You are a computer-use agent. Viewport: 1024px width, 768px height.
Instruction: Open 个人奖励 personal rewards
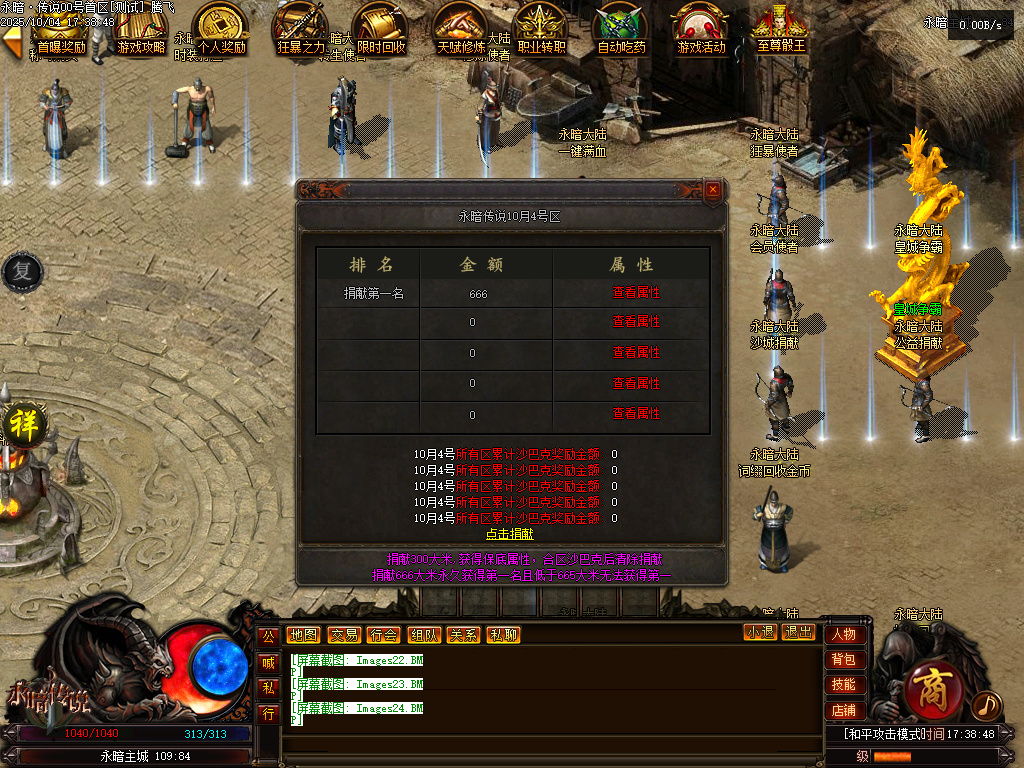point(221,30)
